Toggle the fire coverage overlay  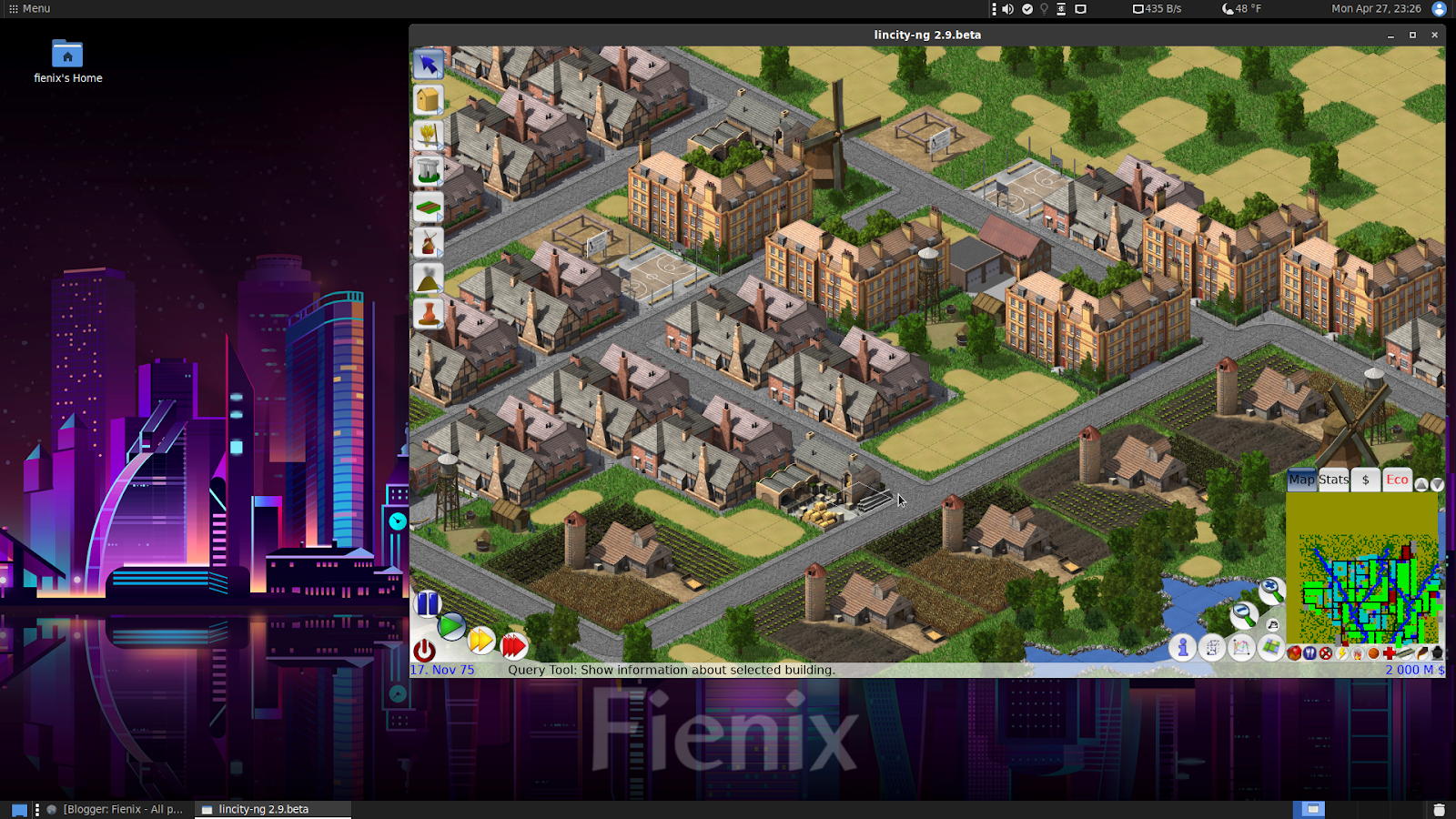1358,653
